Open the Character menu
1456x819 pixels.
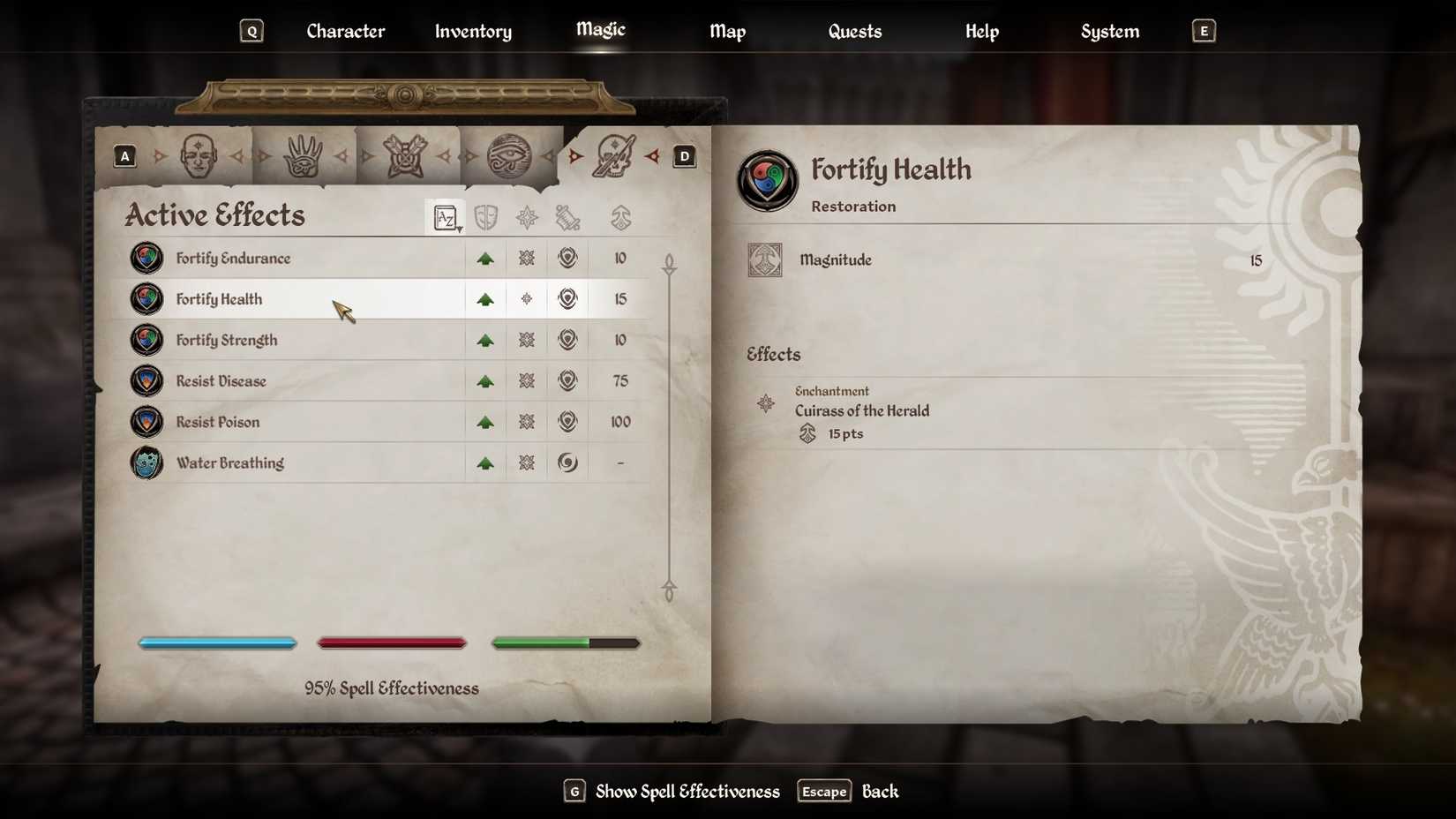tap(345, 31)
